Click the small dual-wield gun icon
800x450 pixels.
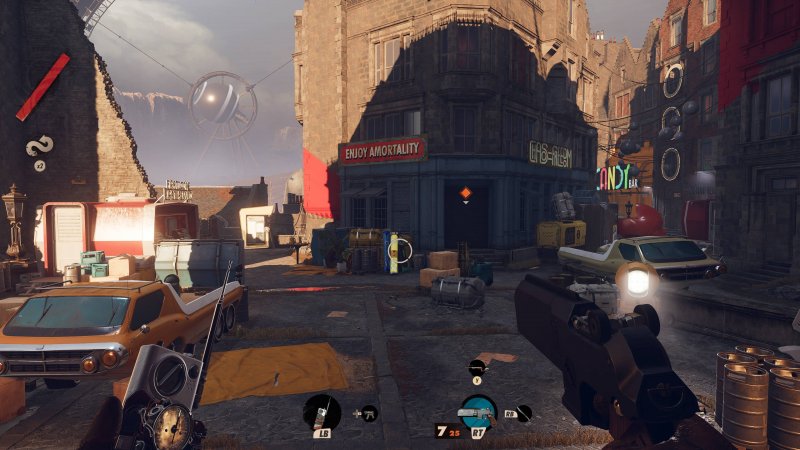point(368,412)
